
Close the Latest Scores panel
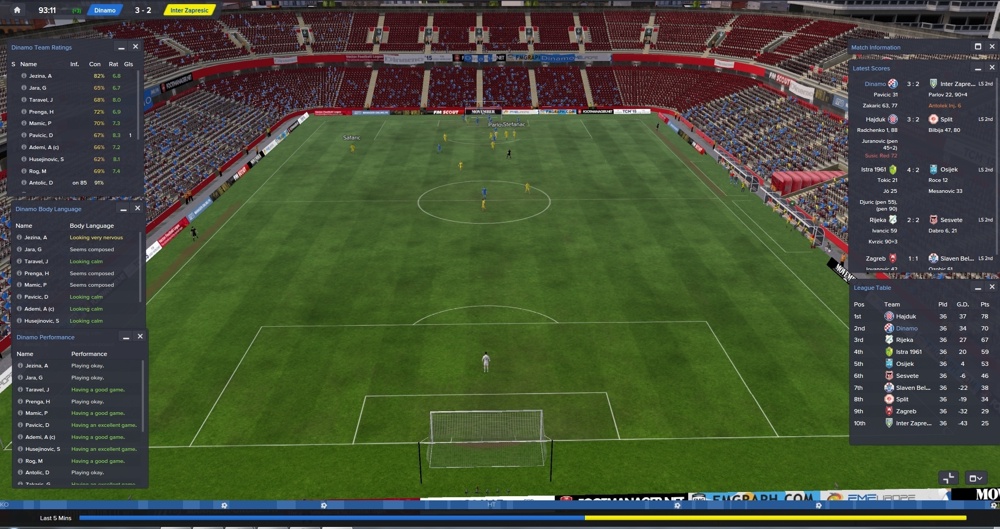pos(992,68)
